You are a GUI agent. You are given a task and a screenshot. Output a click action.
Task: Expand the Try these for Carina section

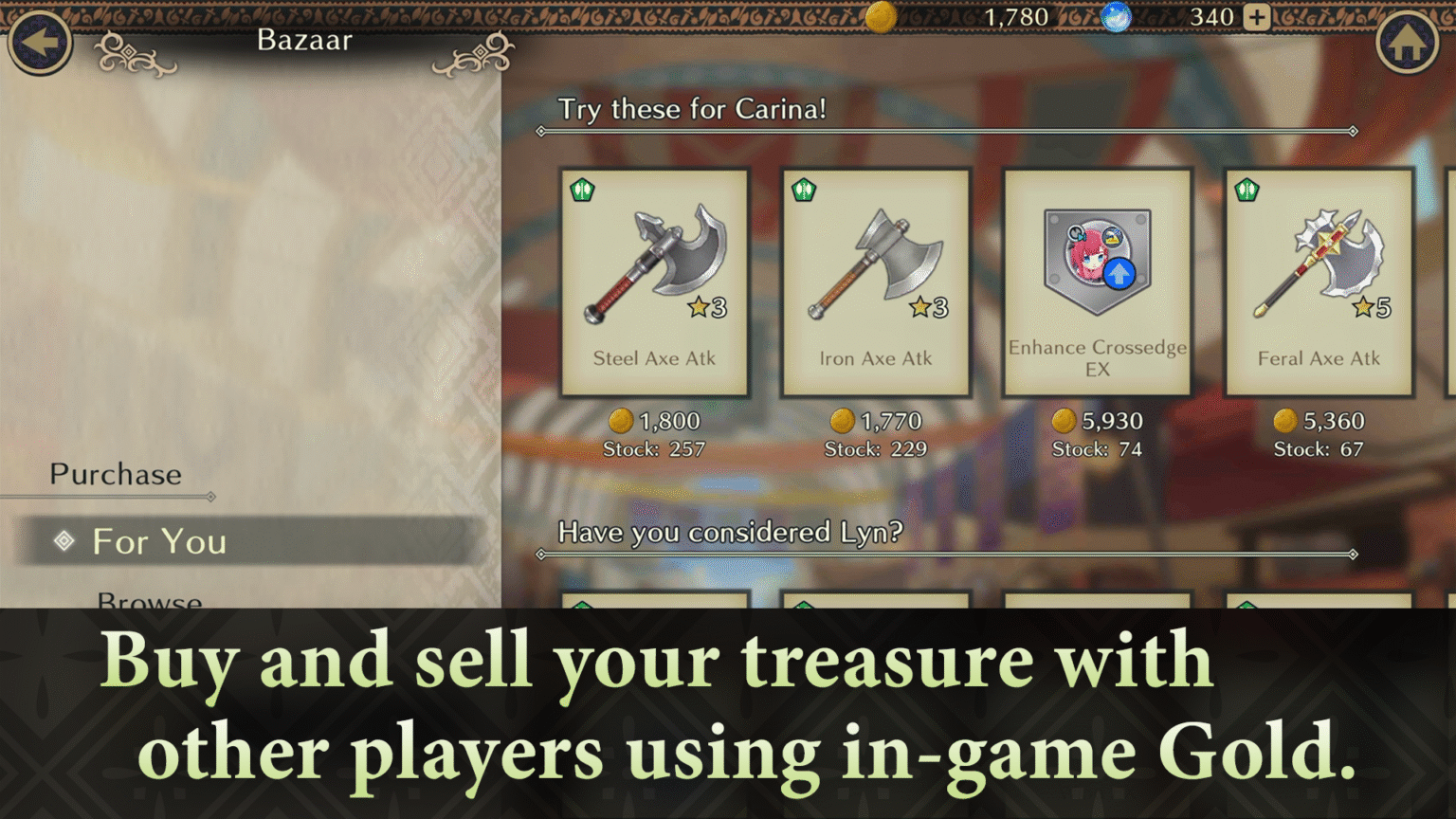click(x=692, y=110)
